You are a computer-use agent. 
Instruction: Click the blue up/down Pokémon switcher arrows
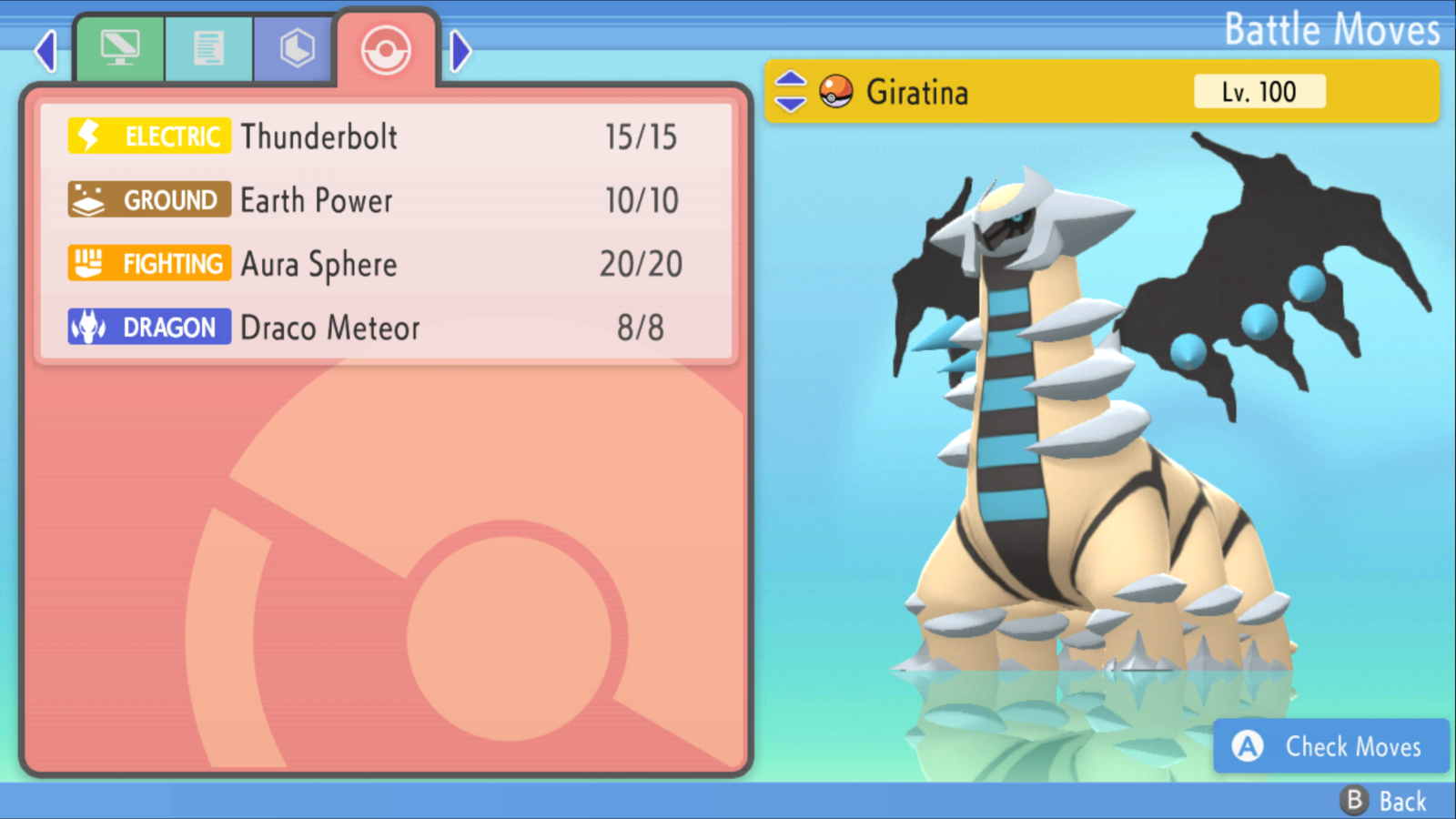[x=791, y=91]
